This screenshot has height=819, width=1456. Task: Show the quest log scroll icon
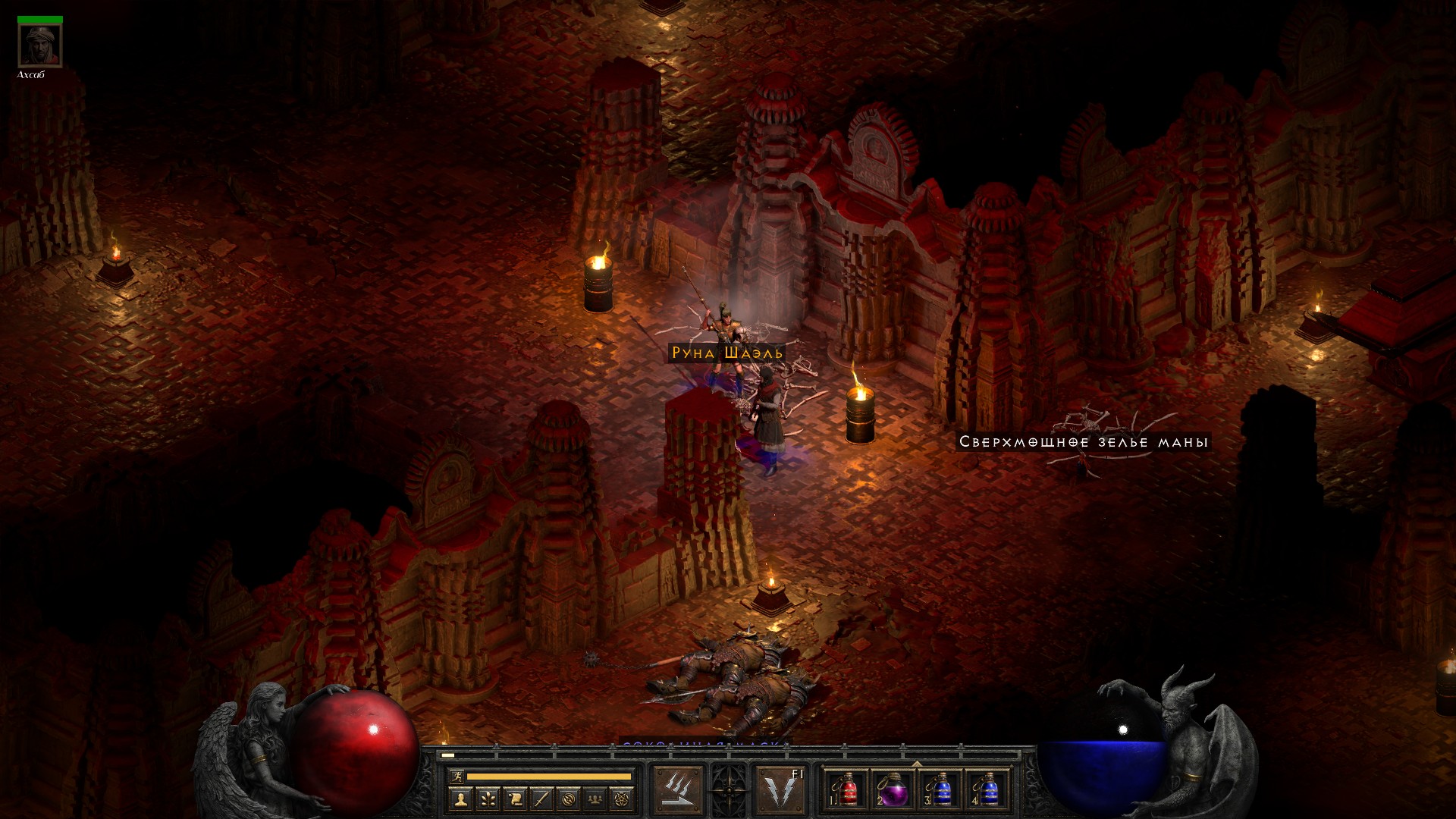pyautogui.click(x=514, y=799)
